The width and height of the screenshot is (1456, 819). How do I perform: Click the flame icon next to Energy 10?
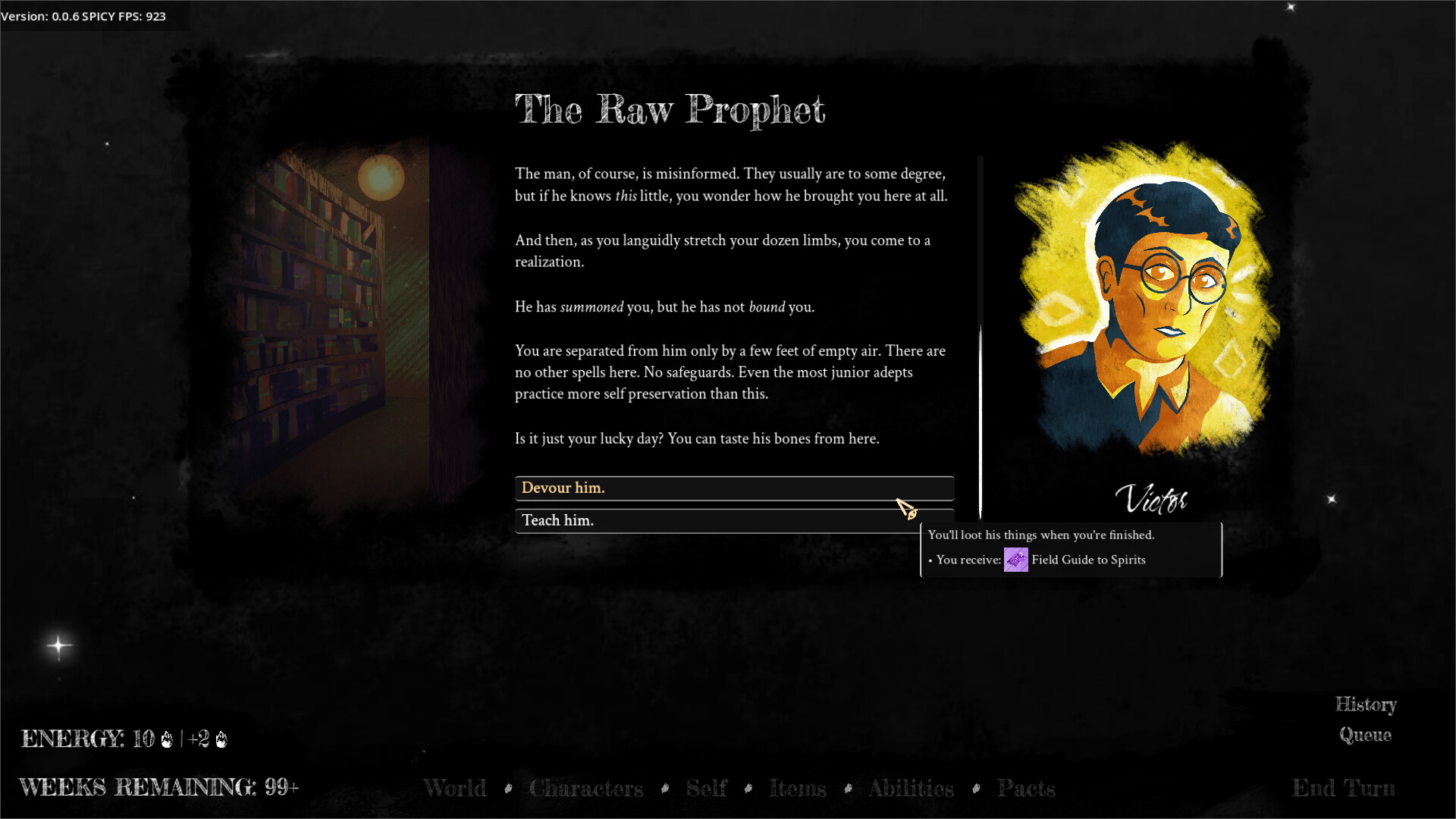pos(167,740)
